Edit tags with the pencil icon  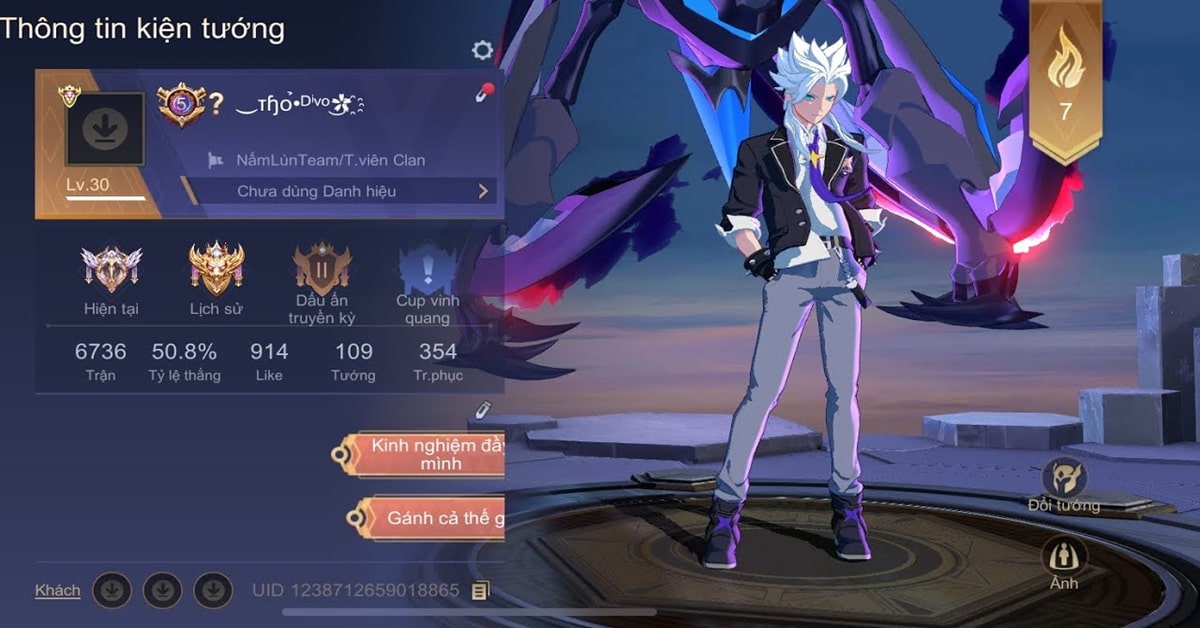pyautogui.click(x=483, y=408)
